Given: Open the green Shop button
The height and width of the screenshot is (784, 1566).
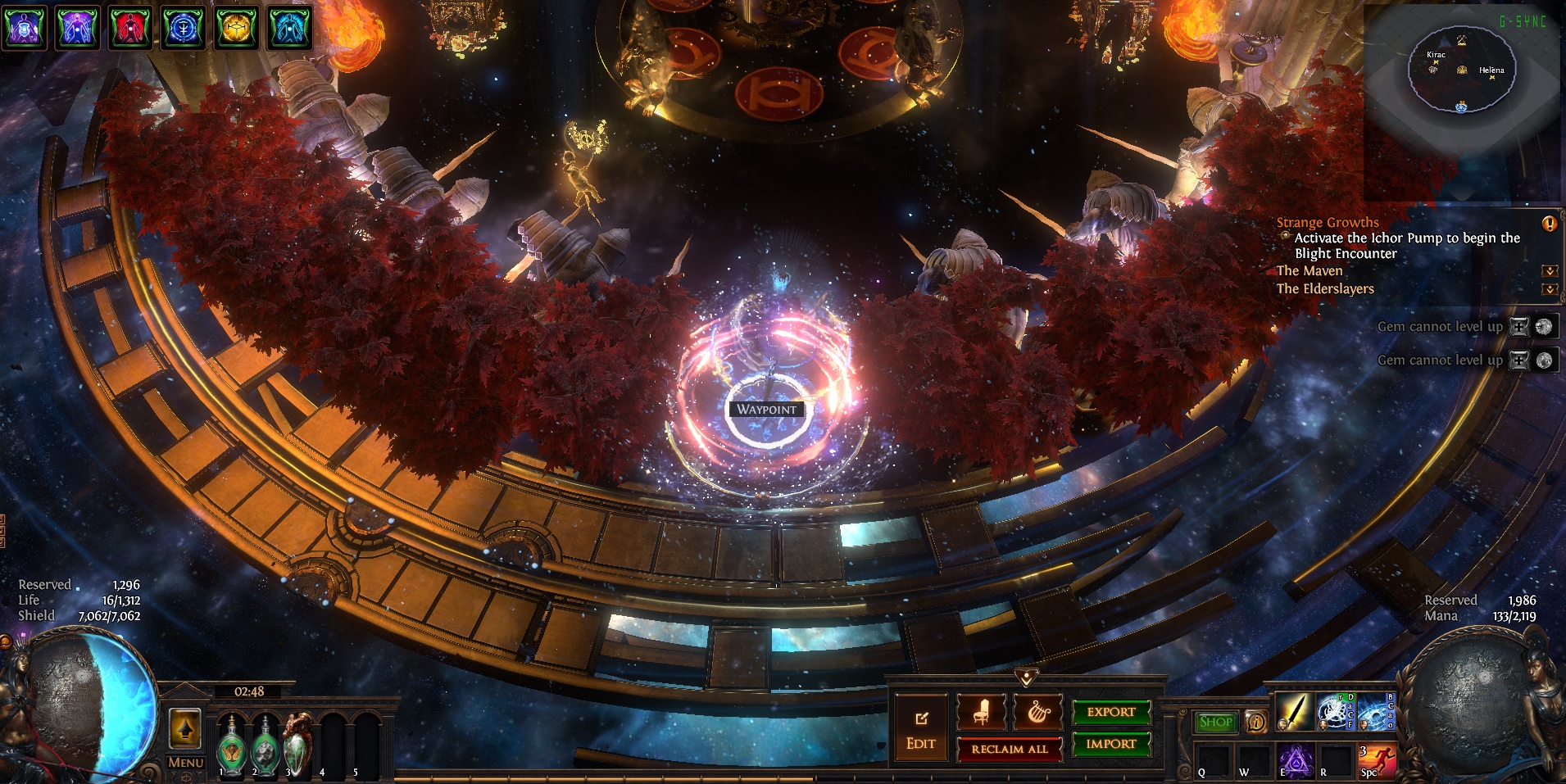Looking at the screenshot, I should tap(1215, 722).
